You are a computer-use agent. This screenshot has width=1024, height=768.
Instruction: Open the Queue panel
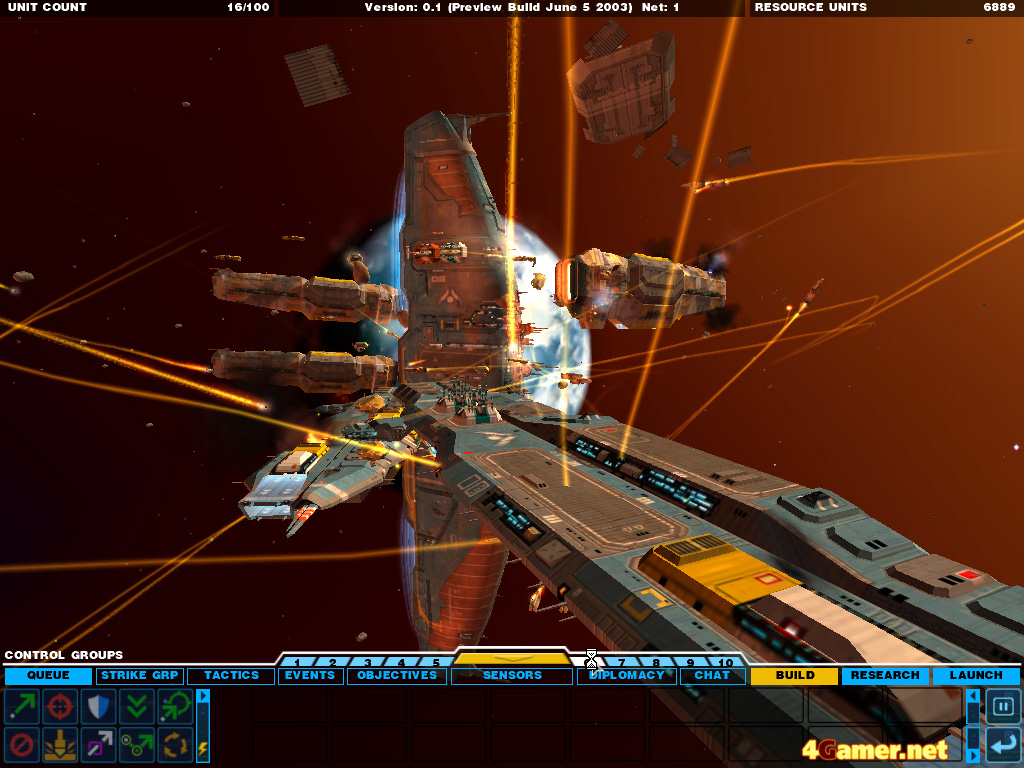pos(48,676)
